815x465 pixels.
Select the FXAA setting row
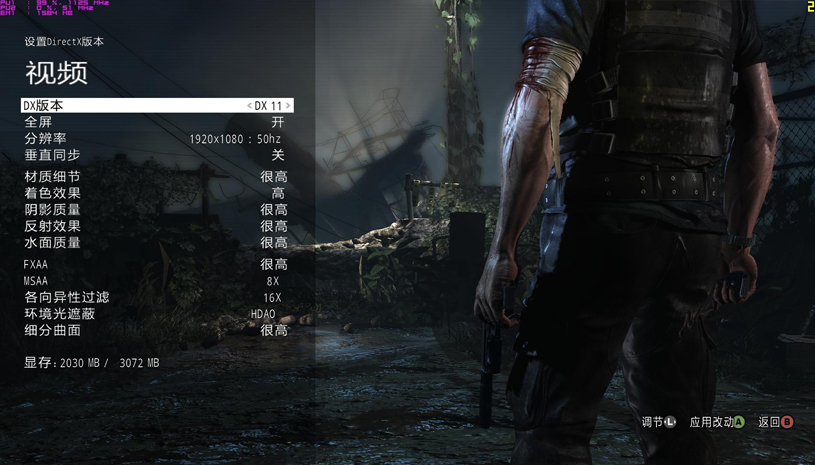pos(155,264)
